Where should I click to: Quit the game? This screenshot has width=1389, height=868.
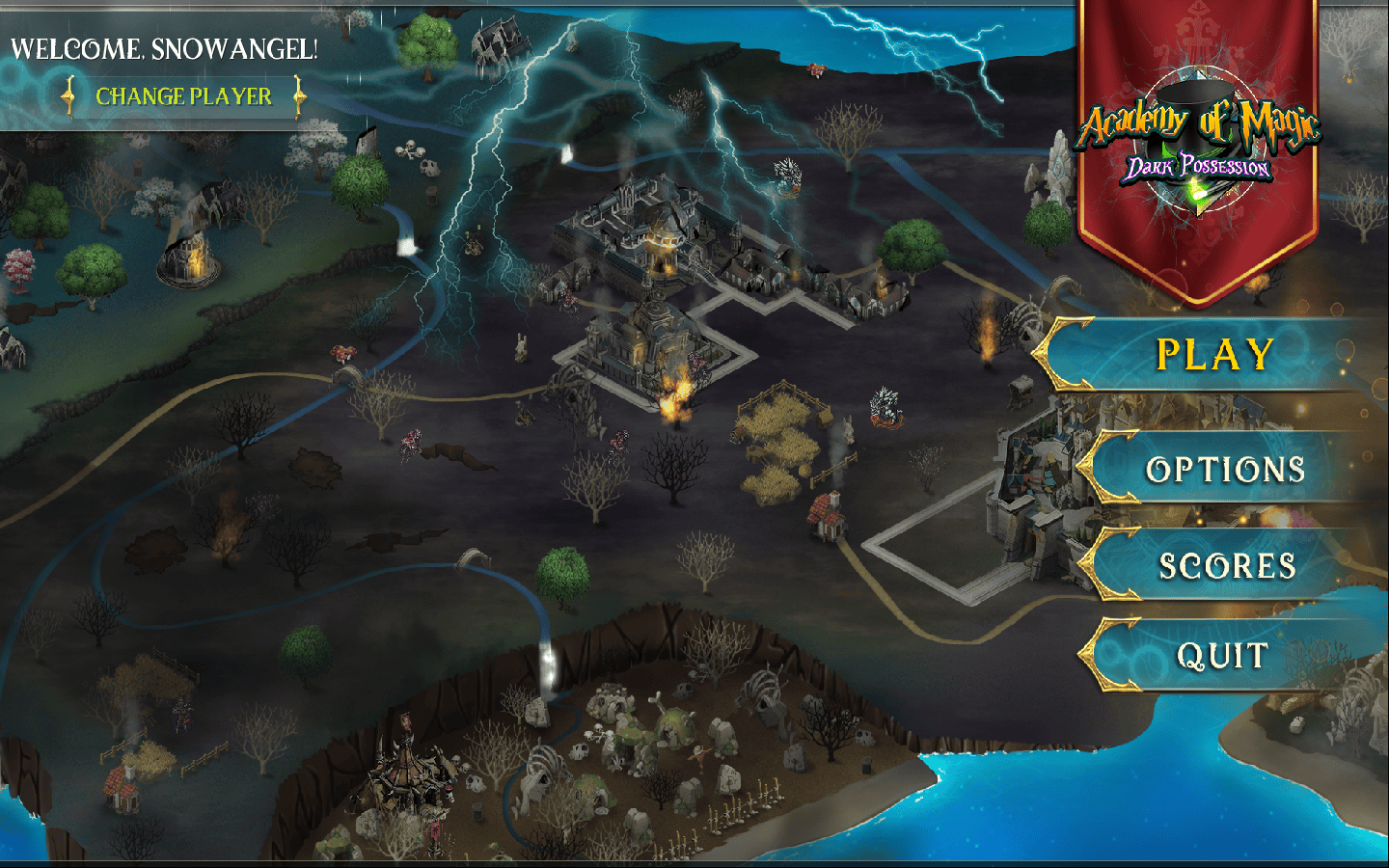pos(1222,657)
